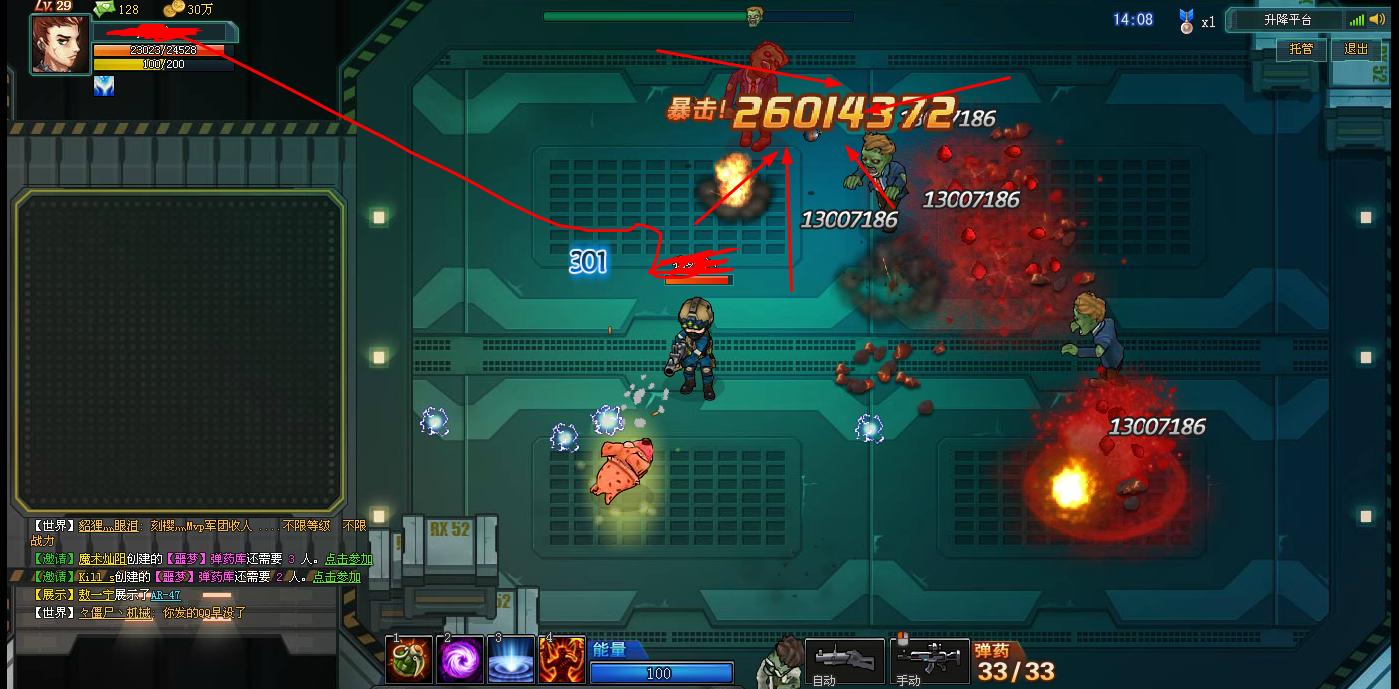
Task: Select the blue buff icon below the health bar
Action: pyautogui.click(x=104, y=86)
